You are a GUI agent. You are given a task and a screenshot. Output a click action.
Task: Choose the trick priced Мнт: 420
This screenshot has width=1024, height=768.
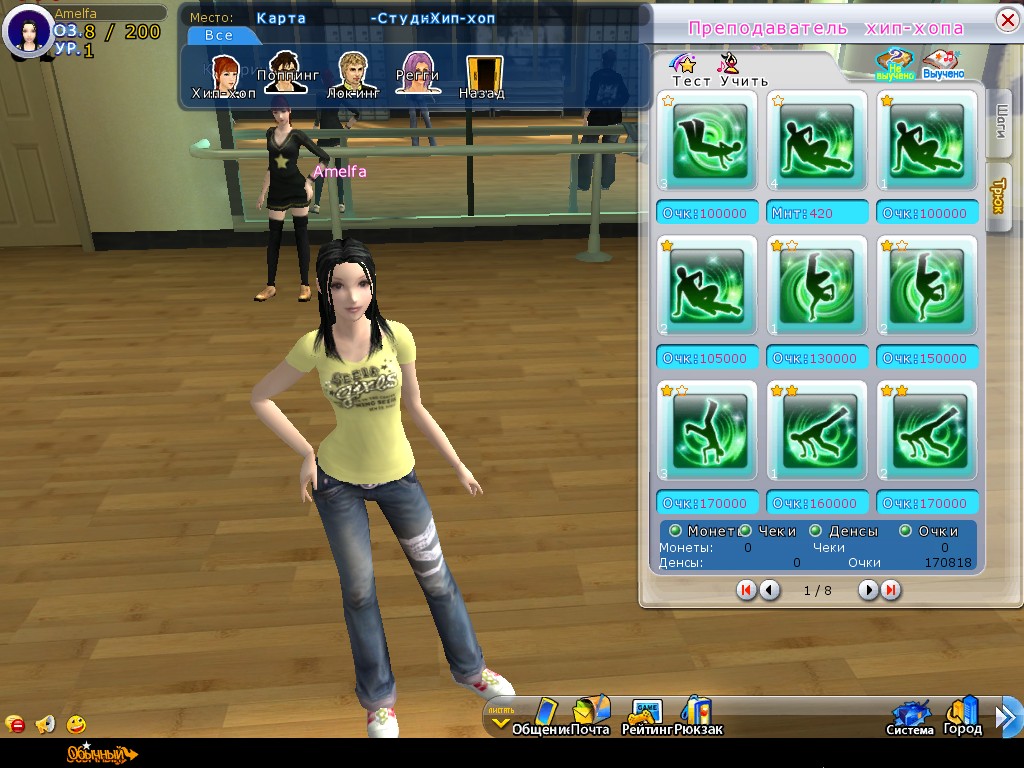(x=817, y=142)
